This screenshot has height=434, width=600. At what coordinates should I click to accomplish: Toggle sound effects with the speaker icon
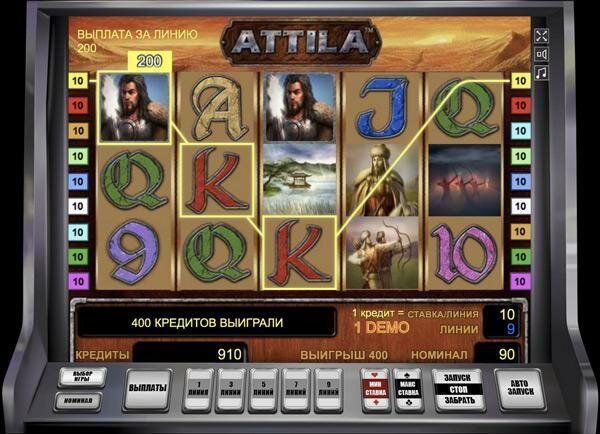tap(543, 54)
